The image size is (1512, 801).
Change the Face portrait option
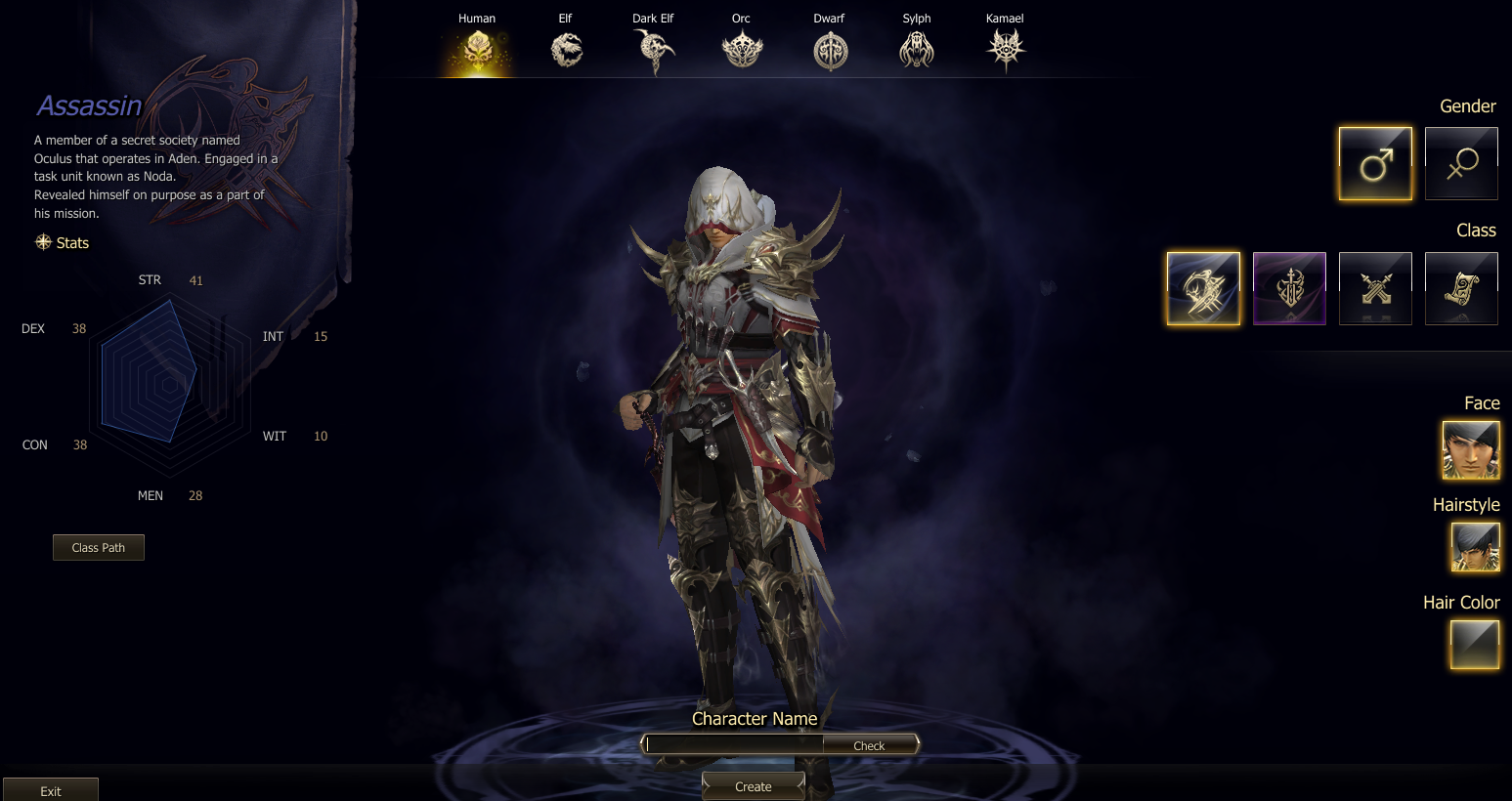coord(1471,450)
